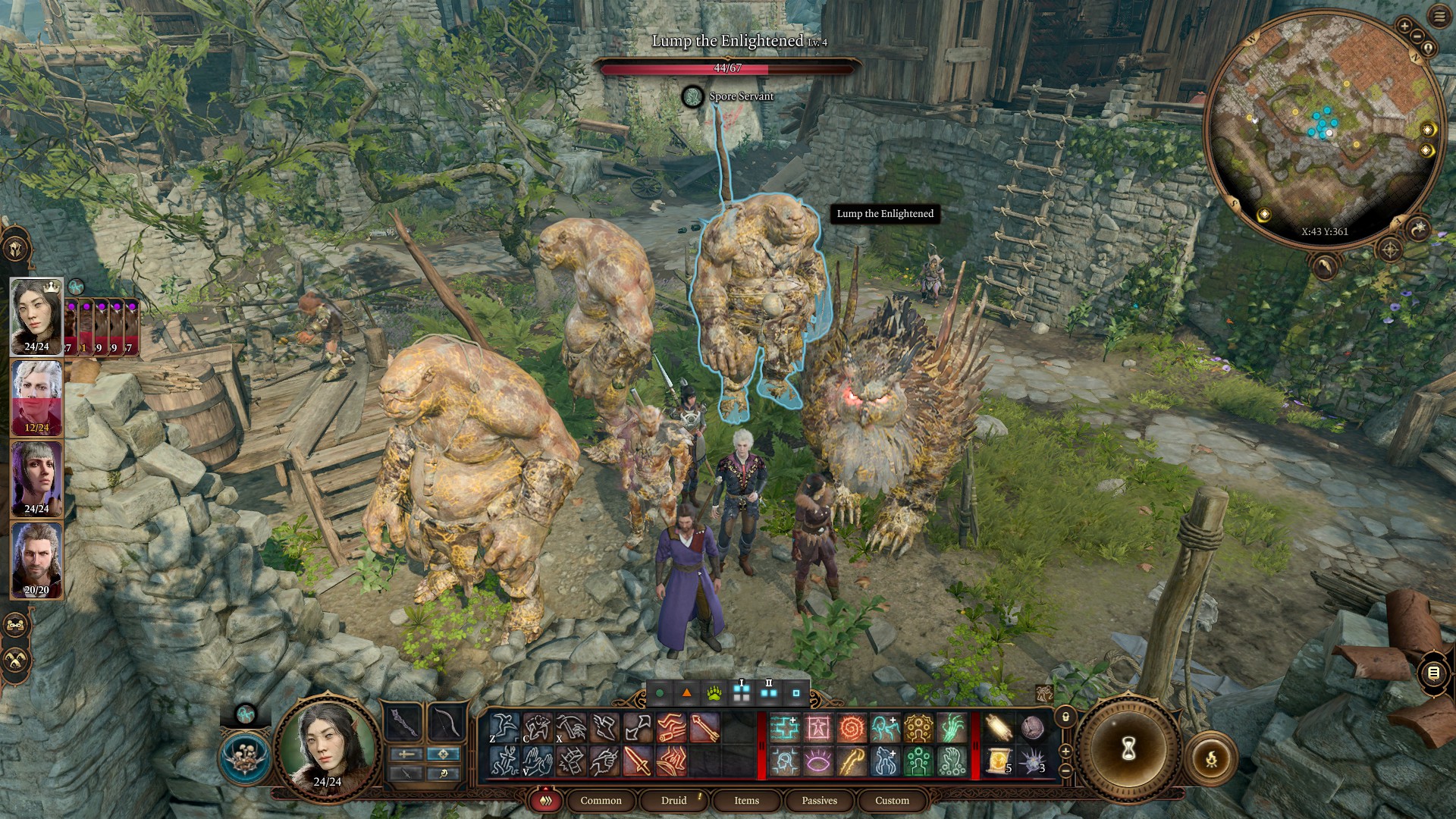Select the Passives tab

819,800
